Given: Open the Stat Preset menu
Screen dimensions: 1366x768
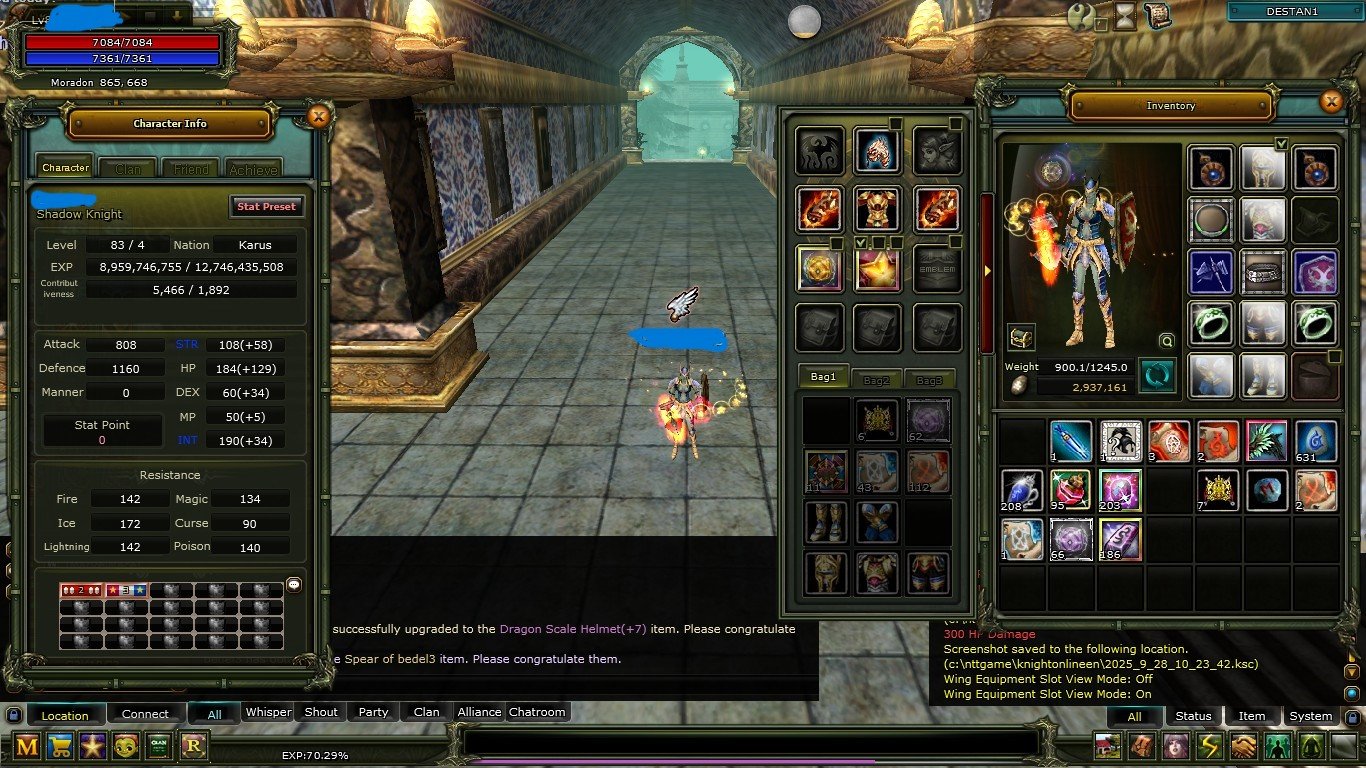Looking at the screenshot, I should point(266,206).
